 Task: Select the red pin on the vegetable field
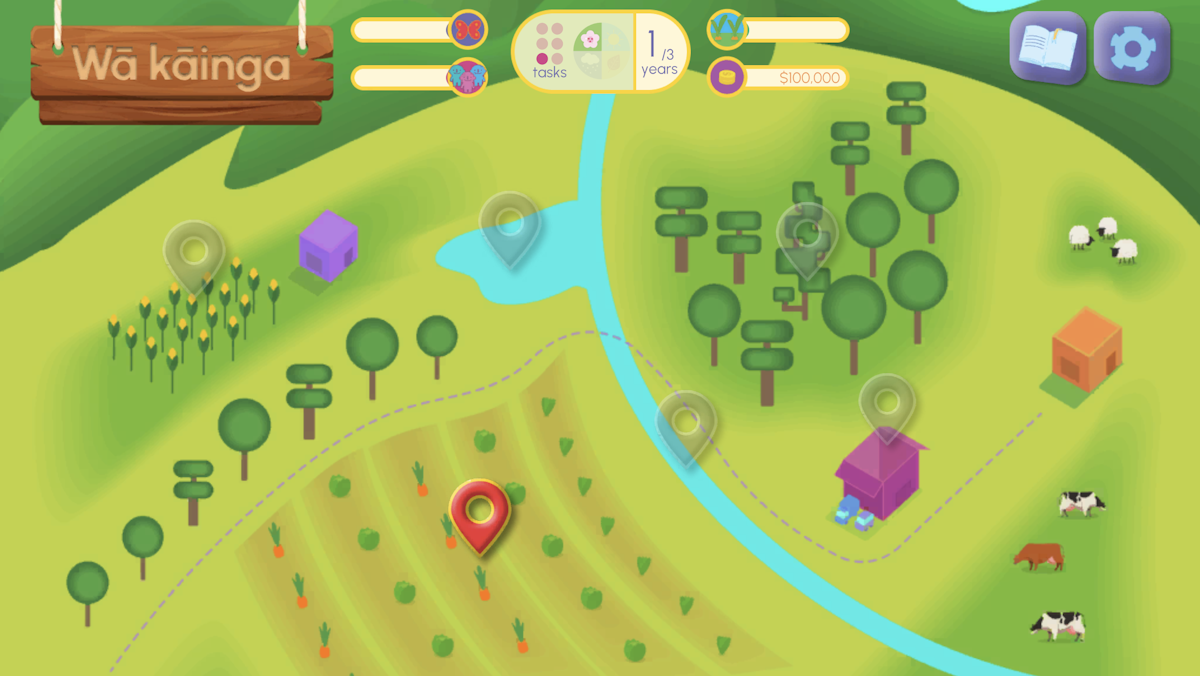click(x=480, y=511)
